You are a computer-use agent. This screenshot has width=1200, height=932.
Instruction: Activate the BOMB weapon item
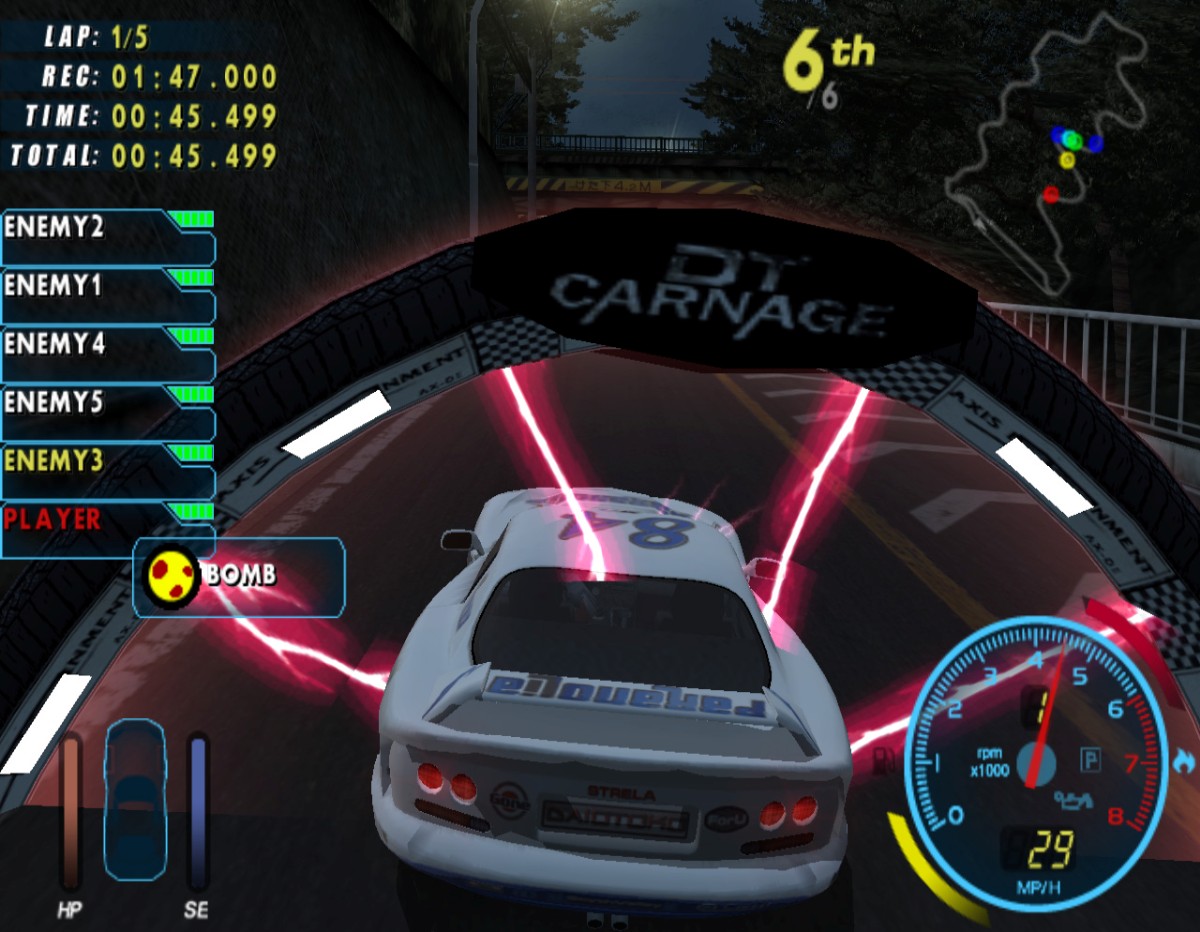[x=238, y=576]
